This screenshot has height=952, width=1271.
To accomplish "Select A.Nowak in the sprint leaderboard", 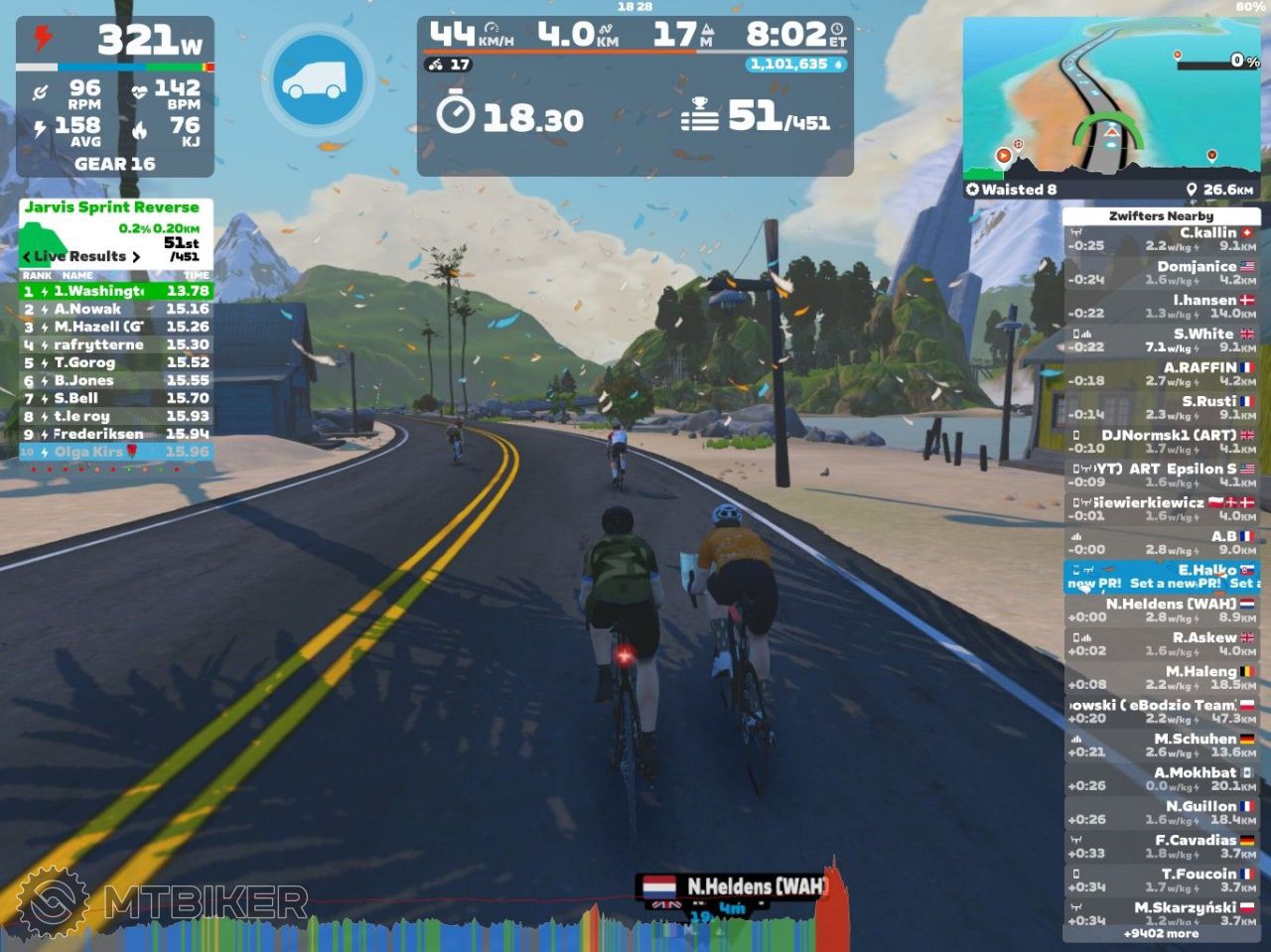I will [115, 309].
